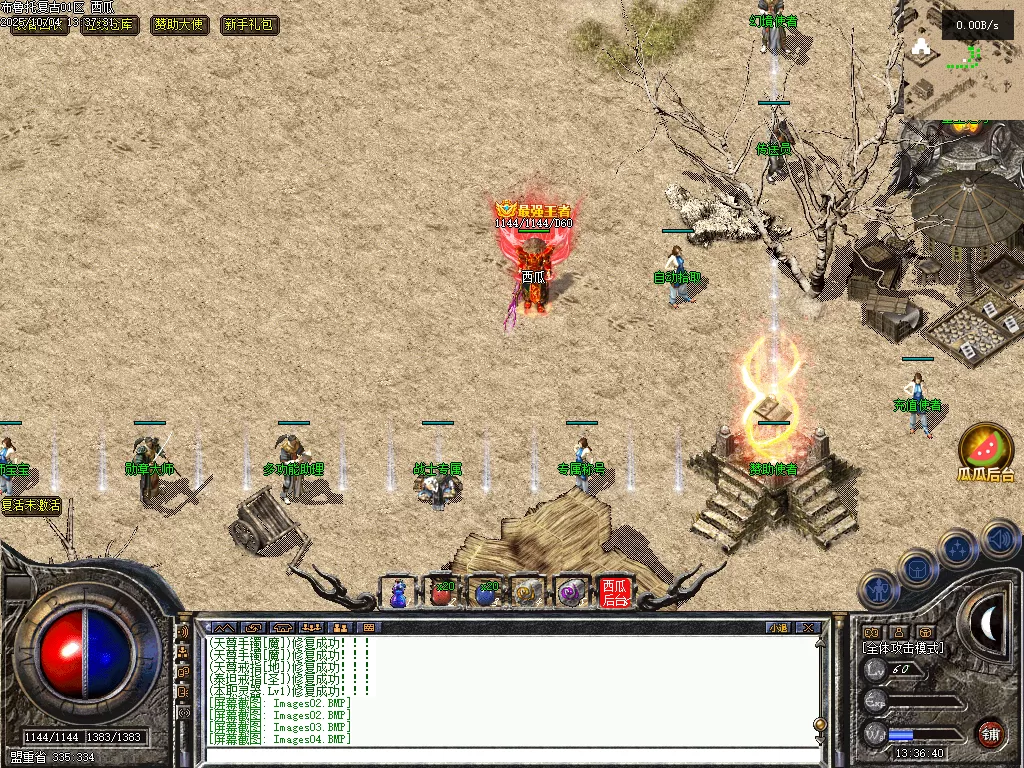The image size is (1024, 768).
Task: Click the 复活未激活 revive status button
Action: coord(31,506)
